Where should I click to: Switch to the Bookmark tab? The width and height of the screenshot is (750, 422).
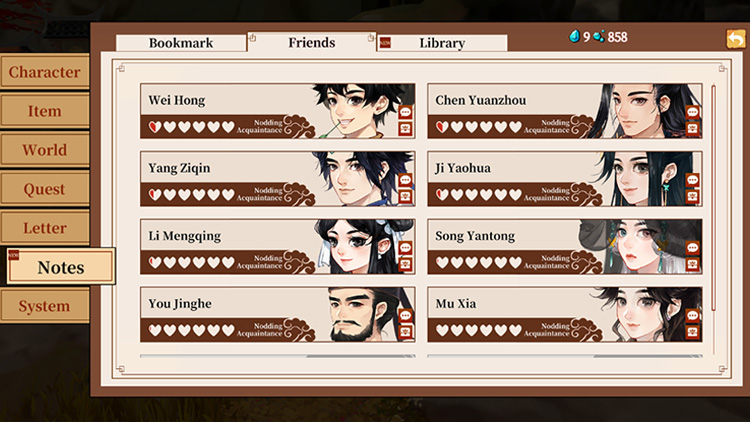click(x=181, y=43)
